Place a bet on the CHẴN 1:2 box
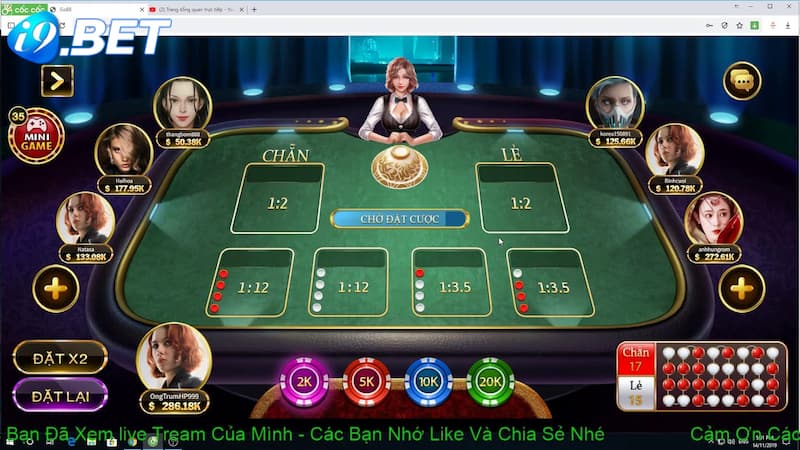The image size is (800, 450). [x=277, y=199]
